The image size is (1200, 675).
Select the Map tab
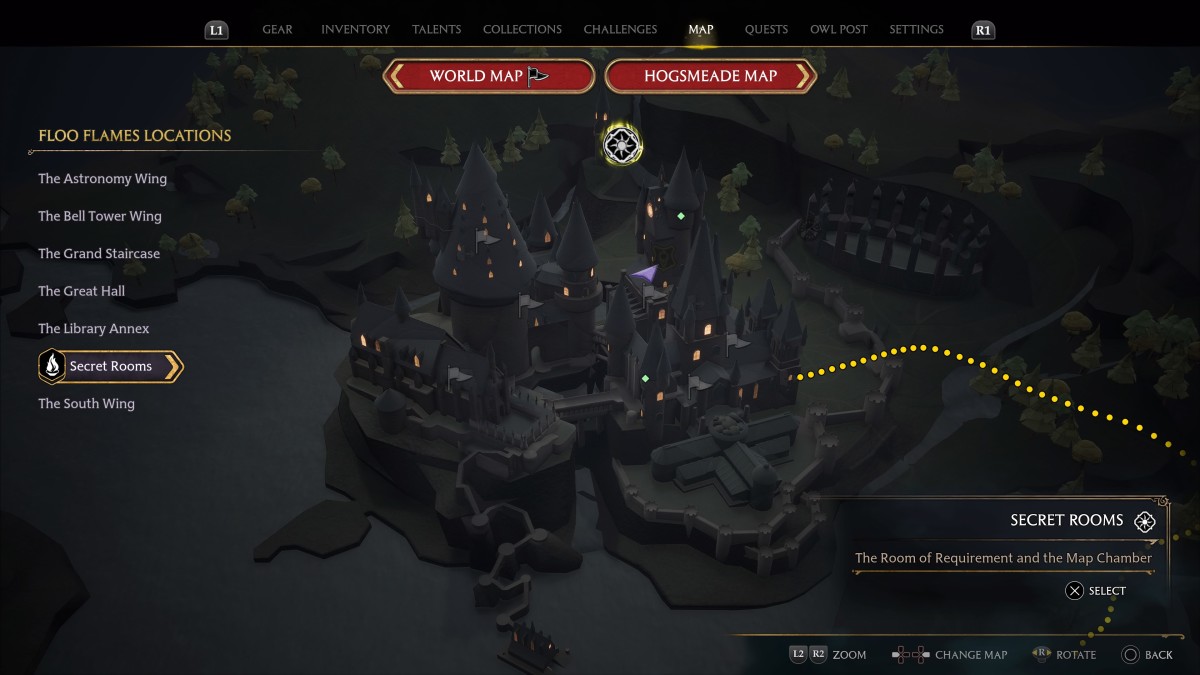701,30
